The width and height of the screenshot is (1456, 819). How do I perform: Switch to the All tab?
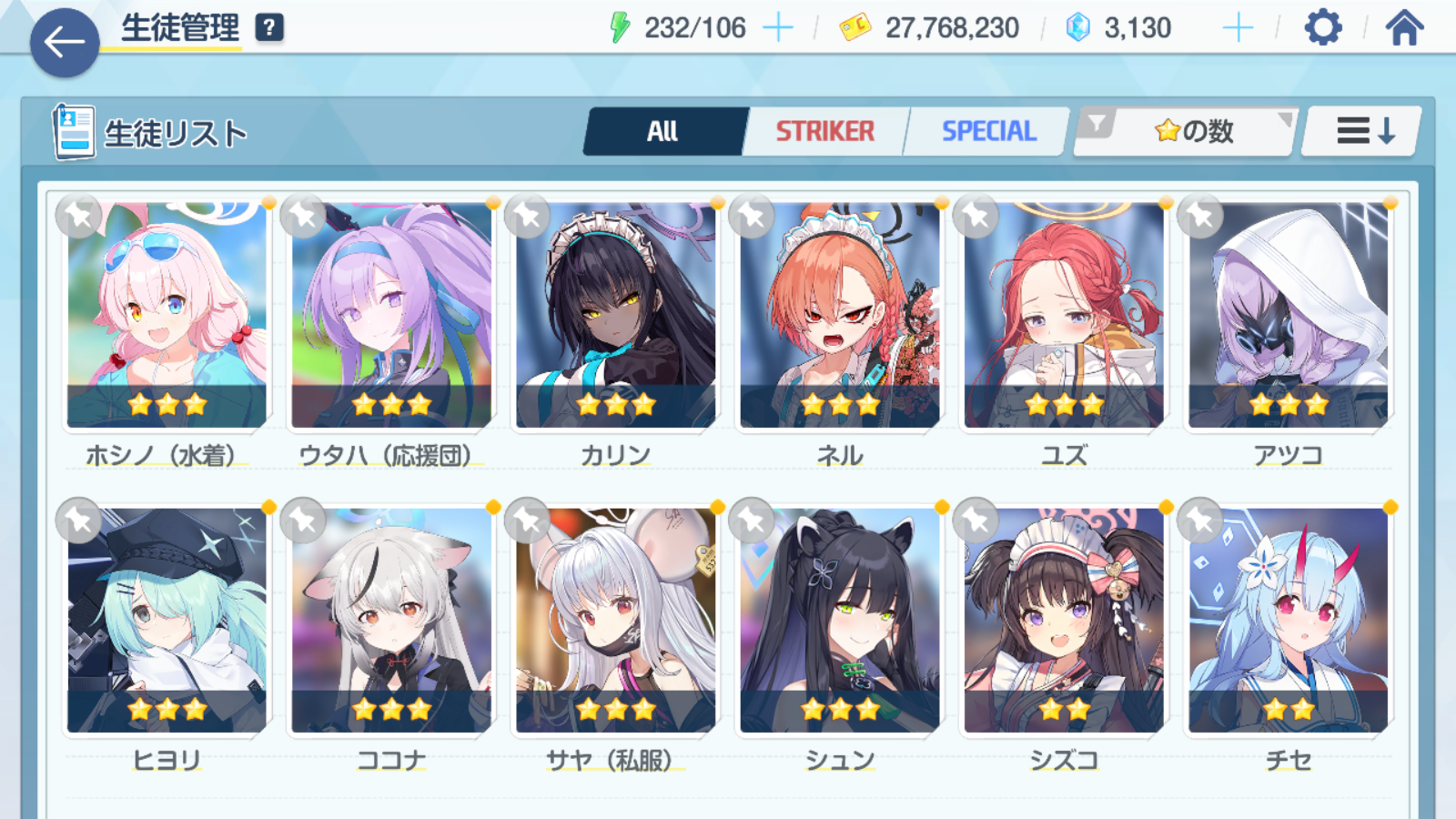[x=663, y=132]
